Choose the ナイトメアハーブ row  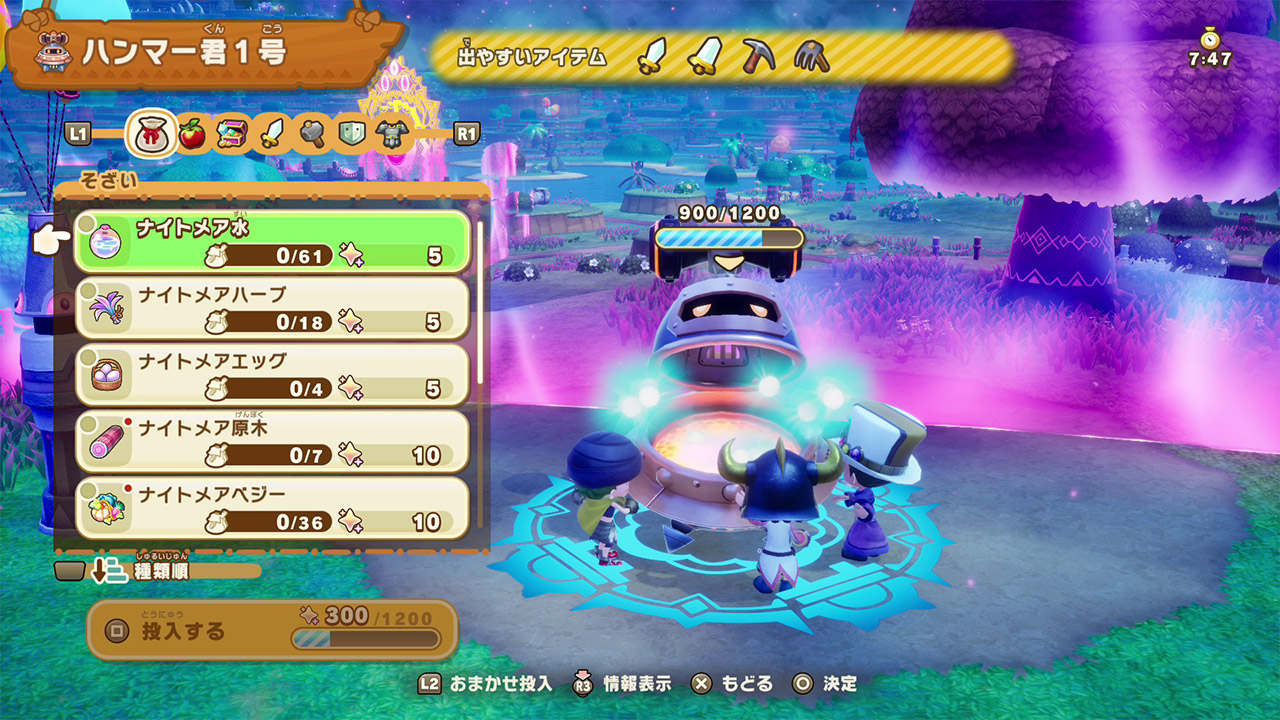[272, 307]
